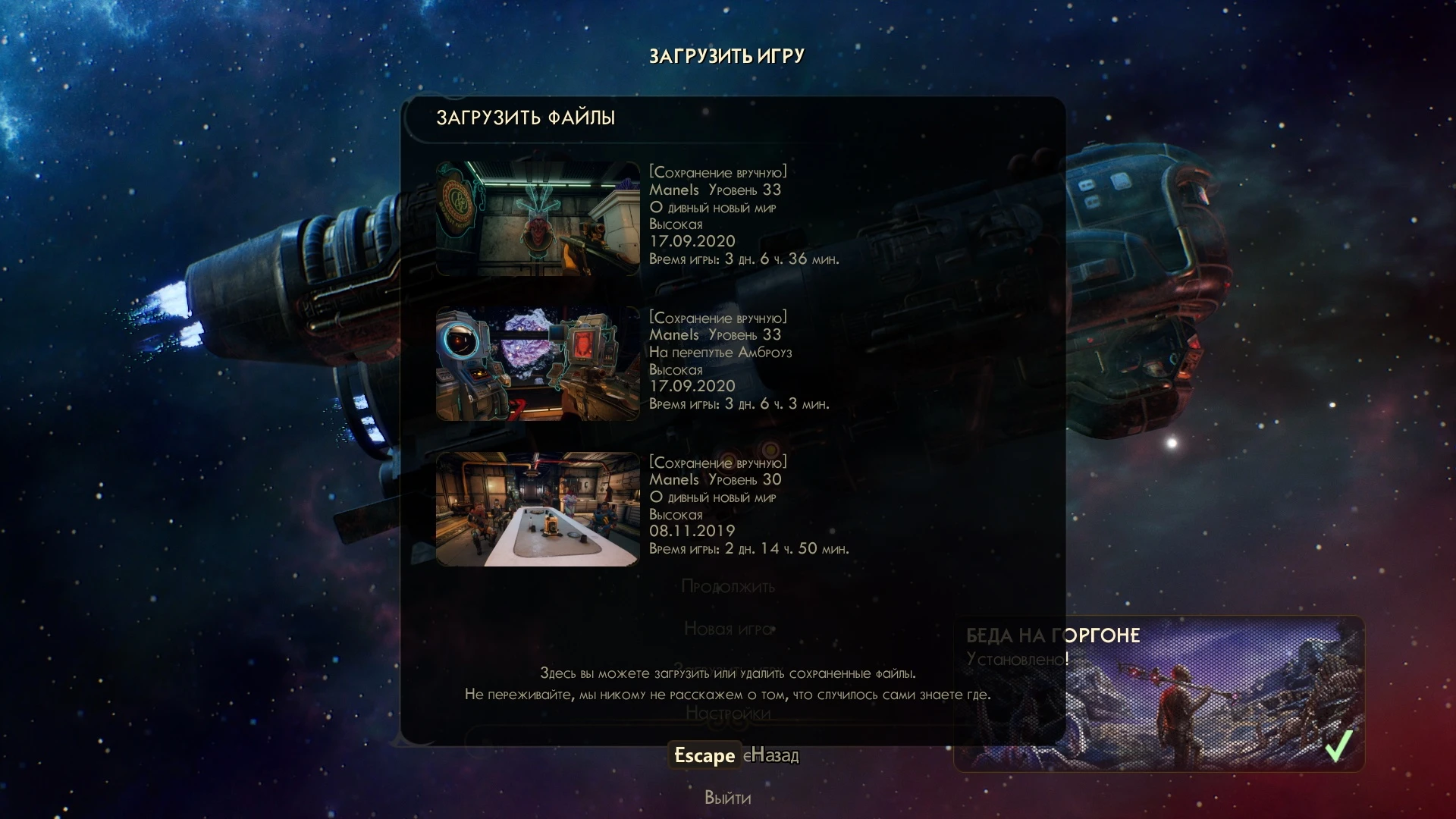Click the Escape key prompt icon
The height and width of the screenshot is (819, 1456).
[x=704, y=755]
